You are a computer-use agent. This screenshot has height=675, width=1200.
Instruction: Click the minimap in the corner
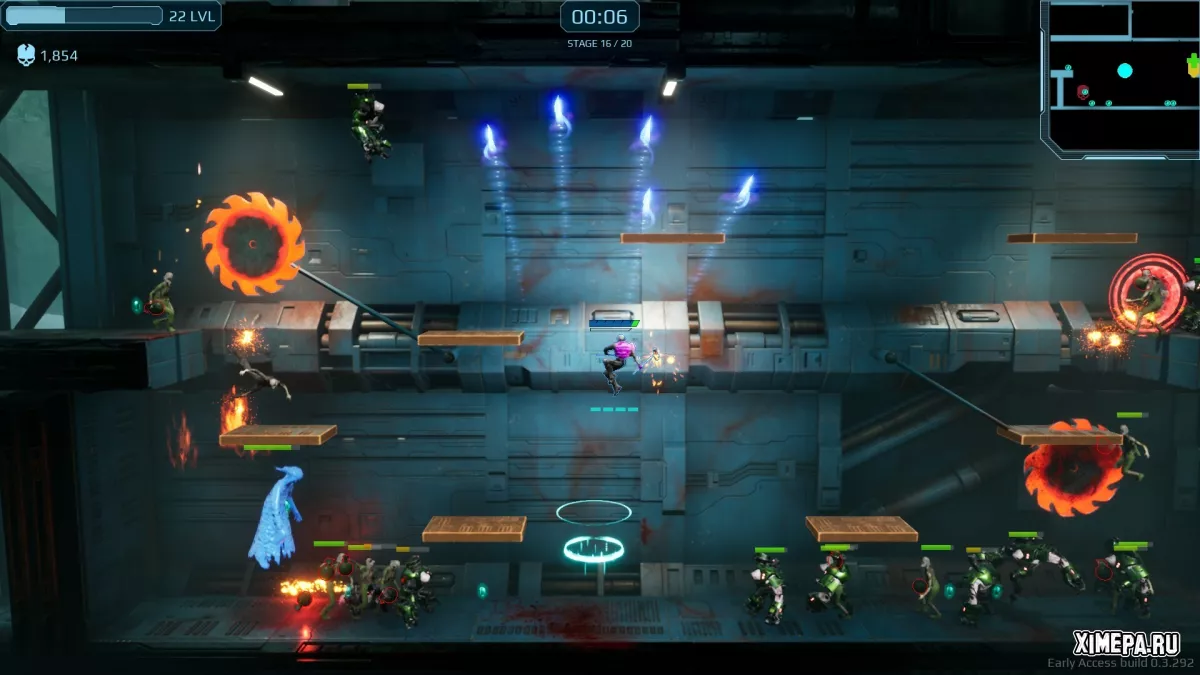(x=1121, y=76)
